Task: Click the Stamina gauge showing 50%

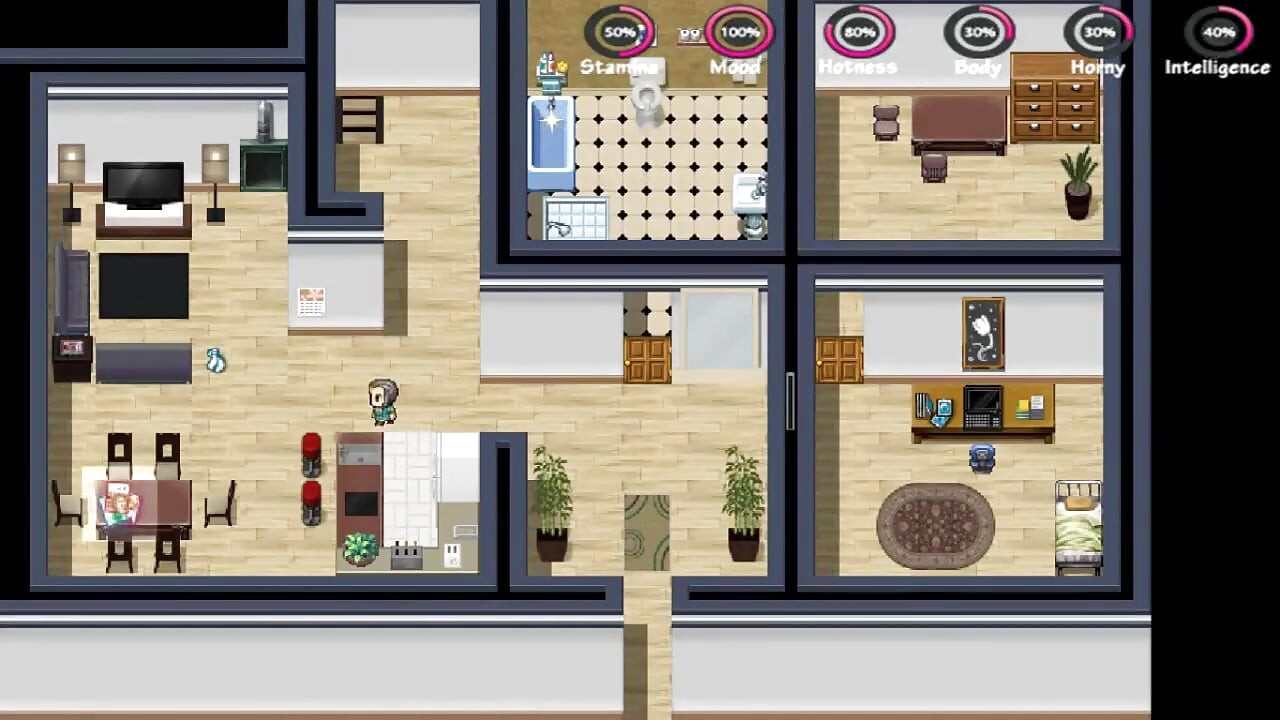Action: (x=620, y=32)
